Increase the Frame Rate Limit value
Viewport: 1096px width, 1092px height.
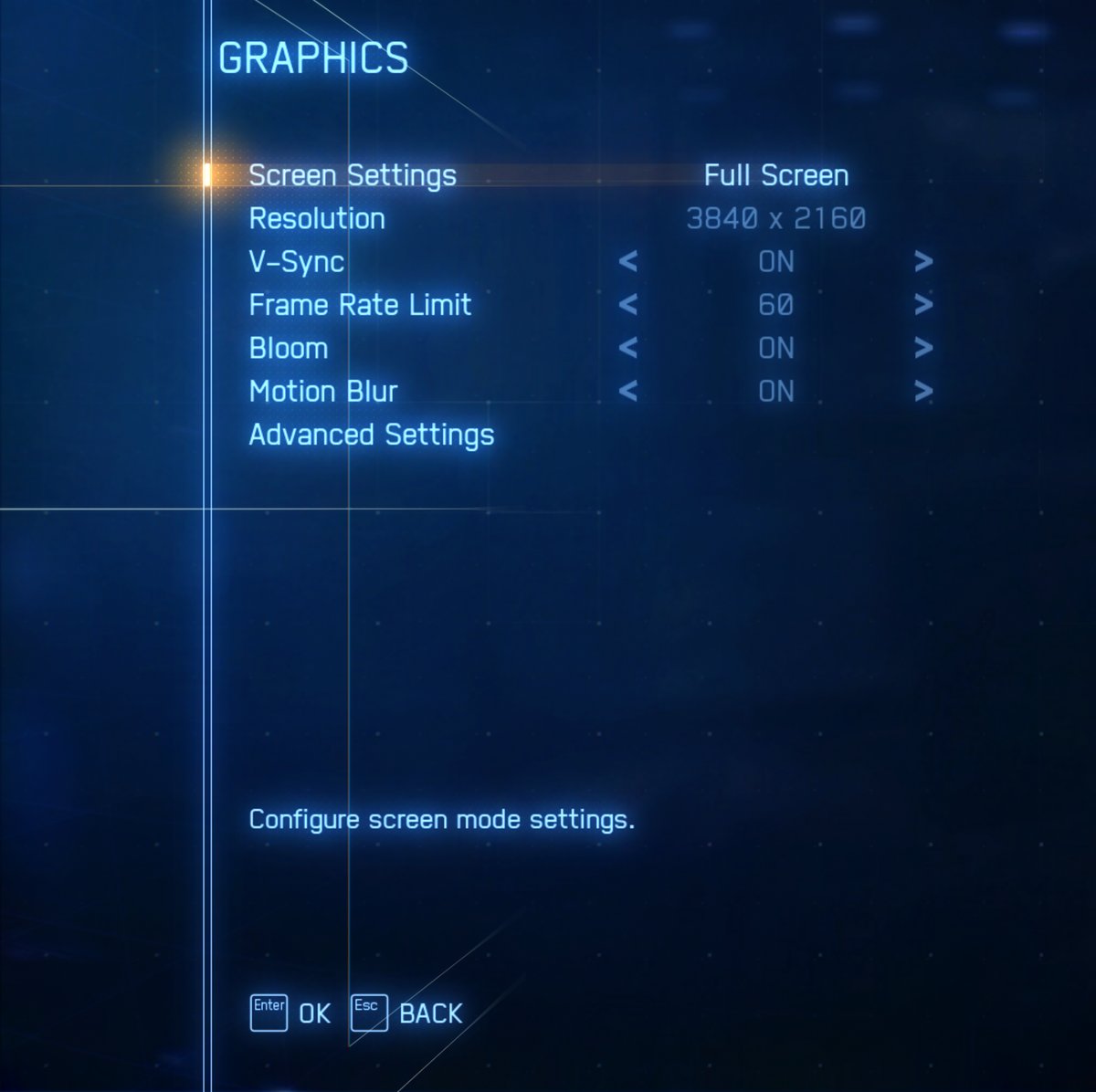pos(923,305)
